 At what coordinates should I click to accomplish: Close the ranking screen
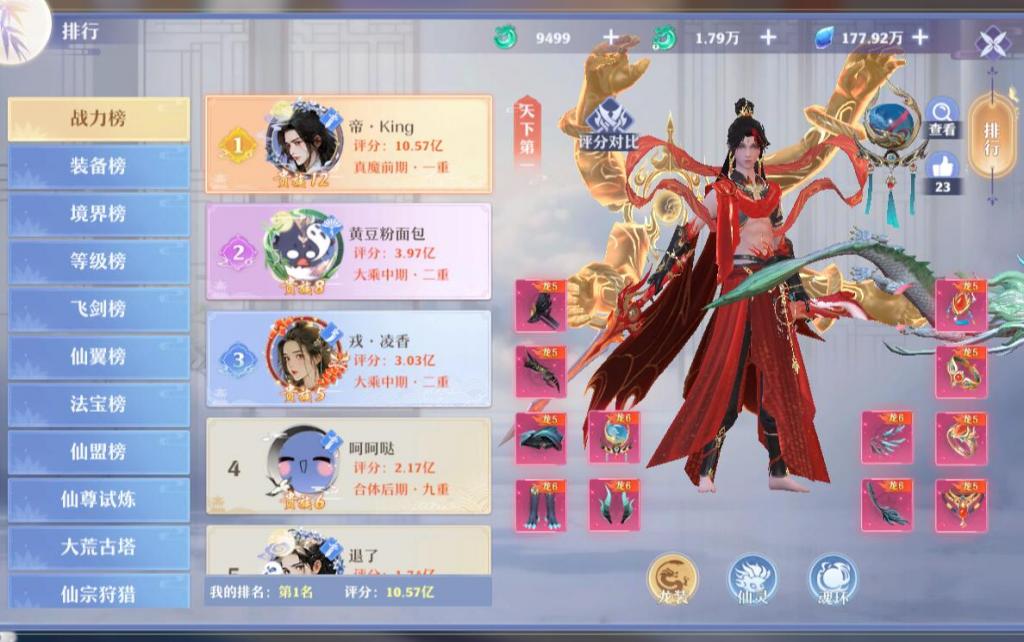click(x=993, y=43)
